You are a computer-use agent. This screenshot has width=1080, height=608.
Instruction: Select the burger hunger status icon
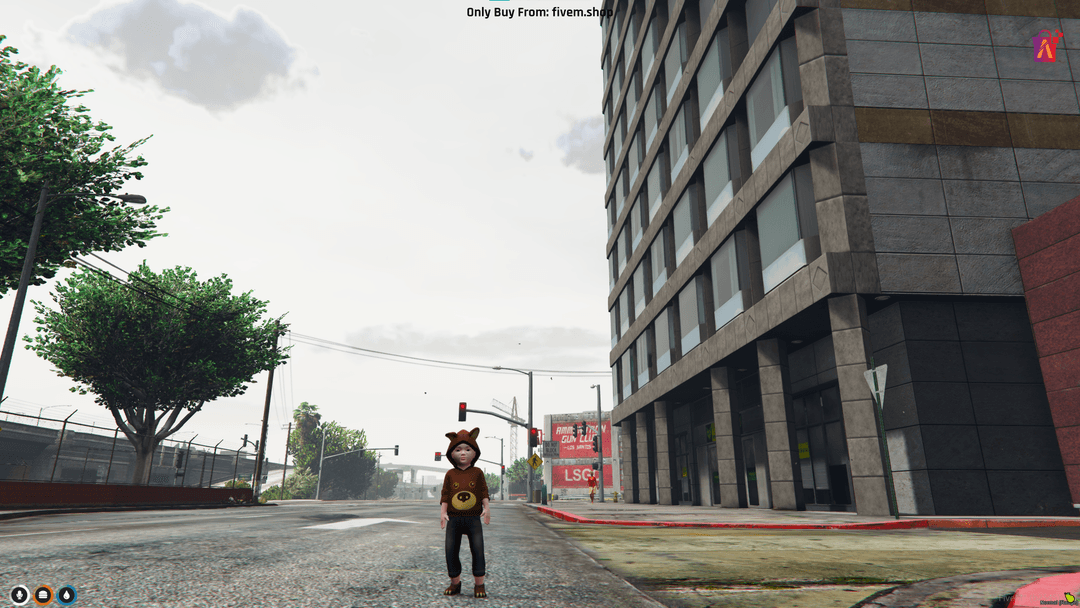coord(43,595)
